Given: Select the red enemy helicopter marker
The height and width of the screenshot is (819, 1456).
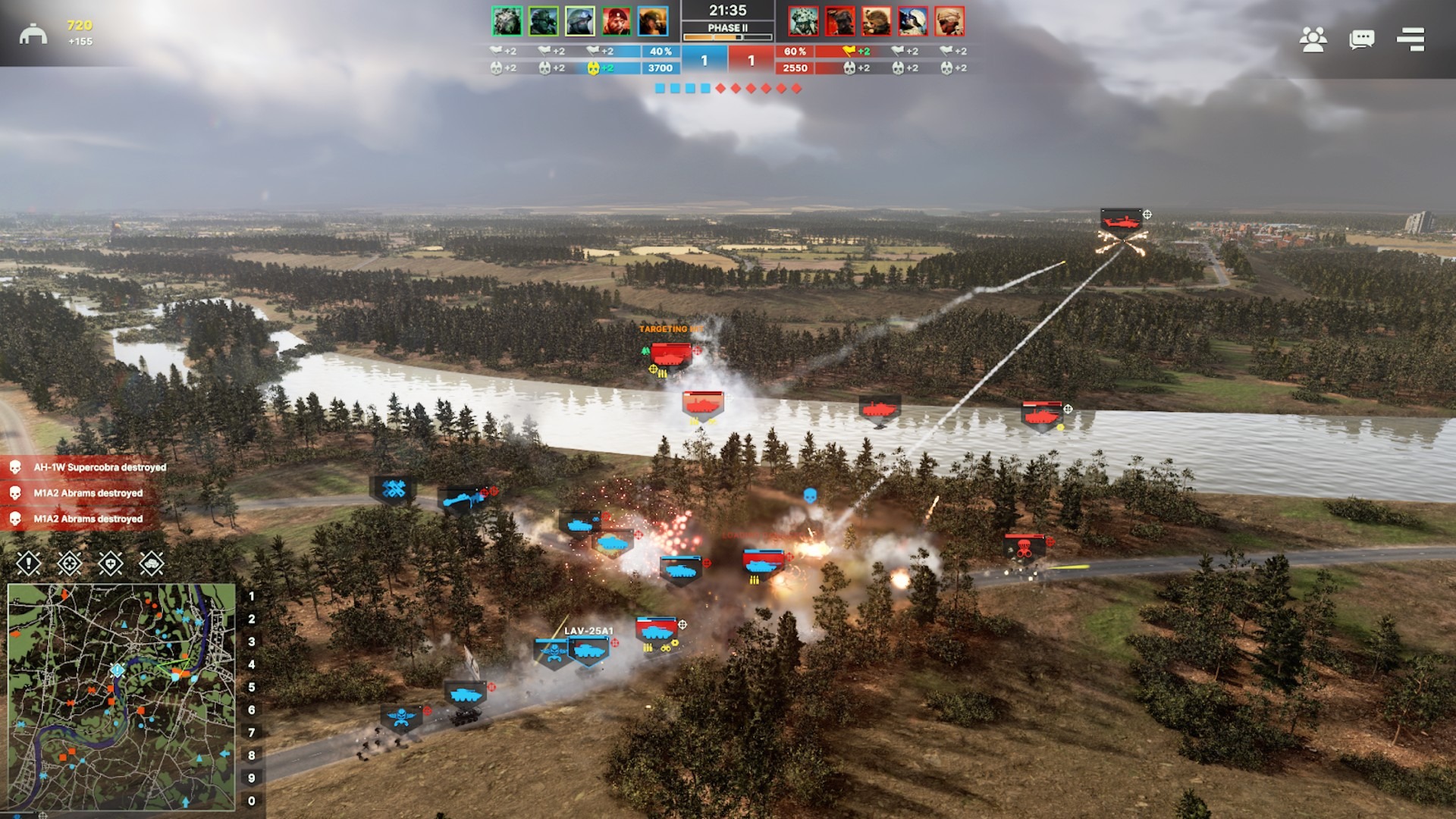Looking at the screenshot, I should pos(1122,221).
